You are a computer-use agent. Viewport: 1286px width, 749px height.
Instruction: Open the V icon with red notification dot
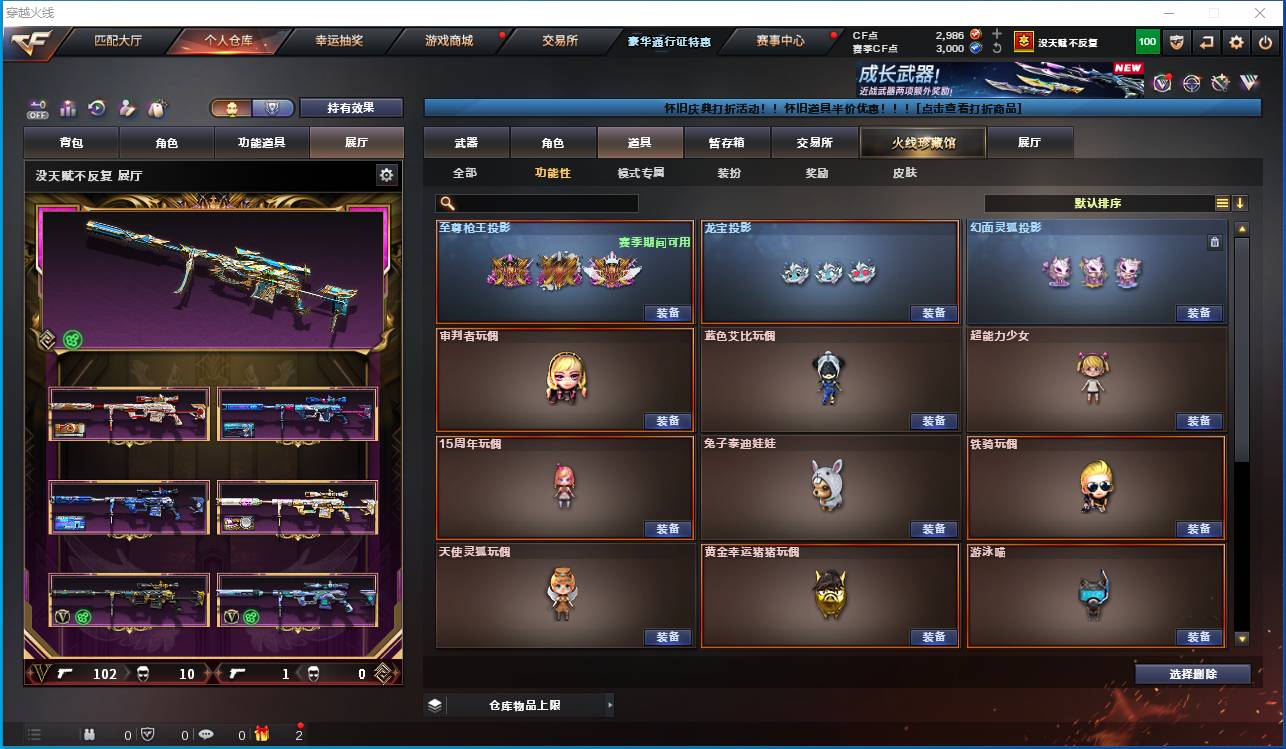point(1161,85)
